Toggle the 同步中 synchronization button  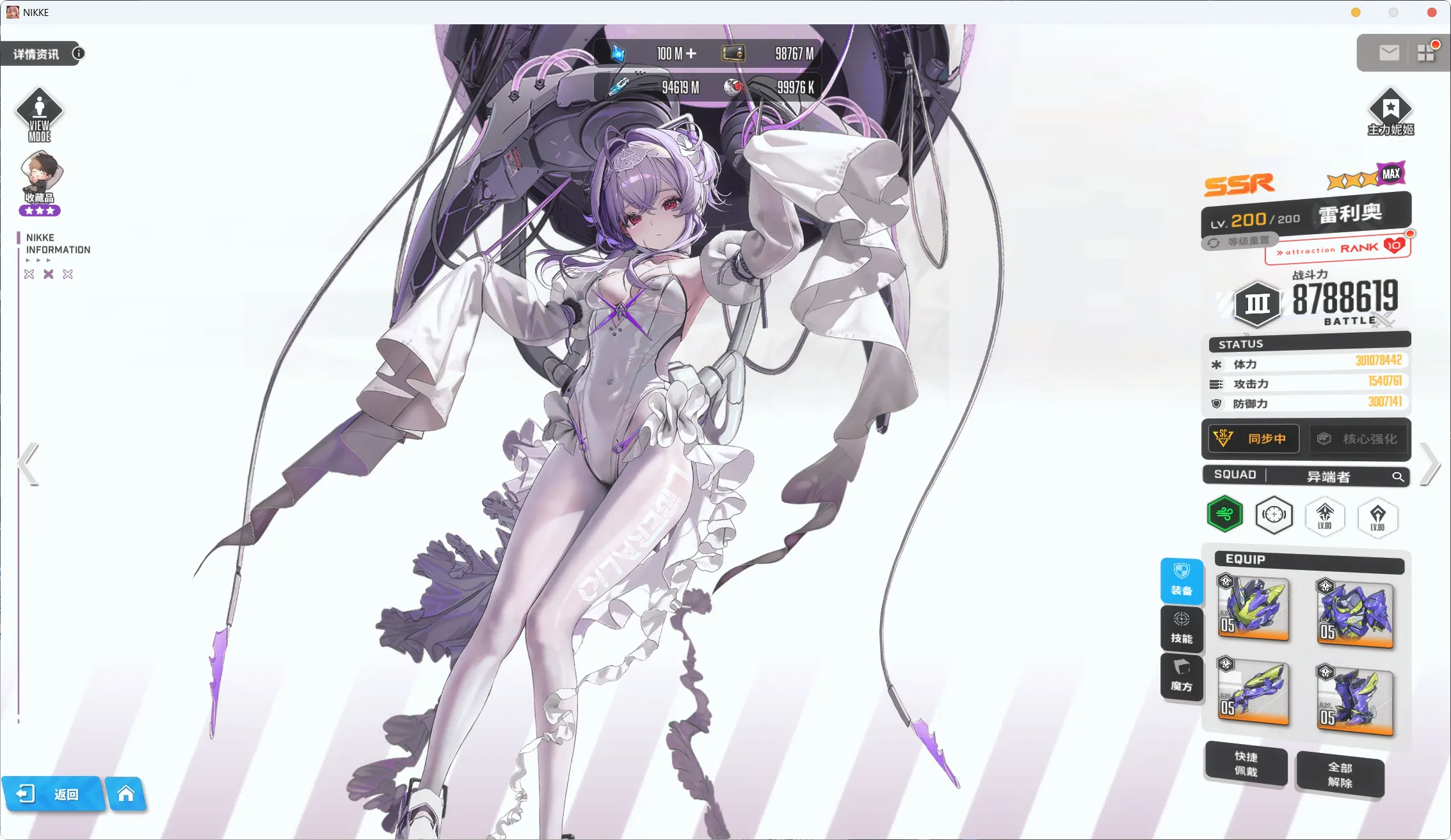1251,439
